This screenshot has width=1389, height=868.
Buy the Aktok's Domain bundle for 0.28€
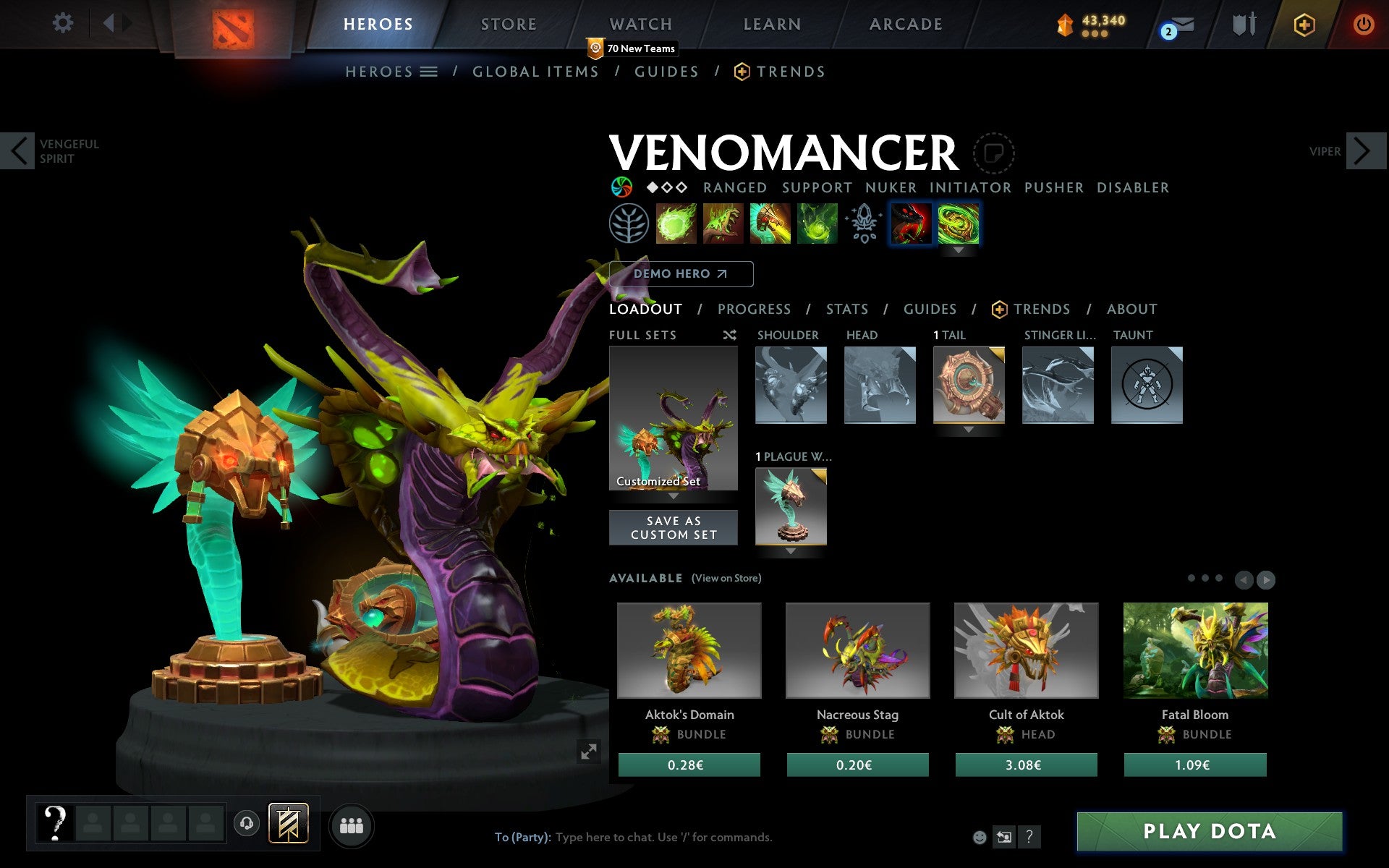point(689,765)
